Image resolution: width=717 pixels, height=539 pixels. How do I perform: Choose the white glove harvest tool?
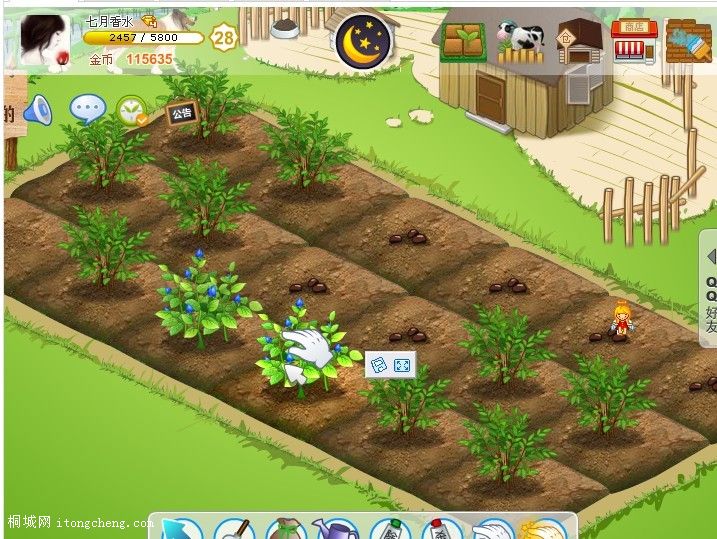pyautogui.click(x=490, y=530)
